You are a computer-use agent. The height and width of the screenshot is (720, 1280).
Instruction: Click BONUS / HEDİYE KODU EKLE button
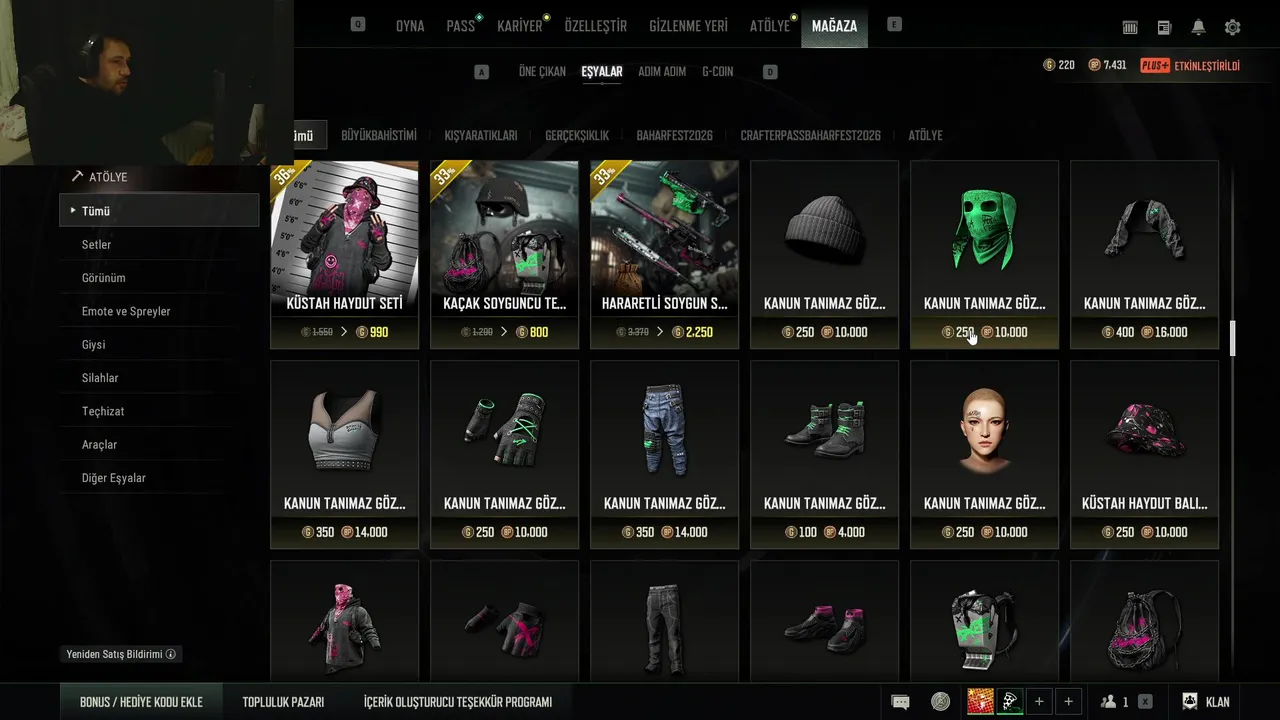pyautogui.click(x=141, y=702)
